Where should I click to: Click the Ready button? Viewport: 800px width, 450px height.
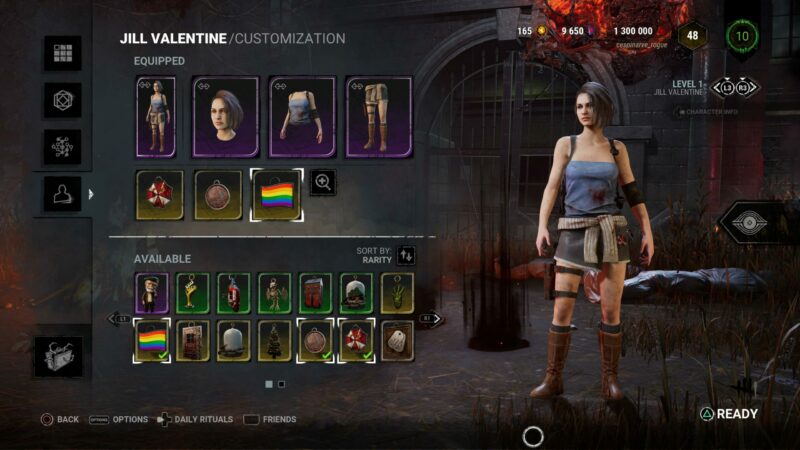(729, 414)
